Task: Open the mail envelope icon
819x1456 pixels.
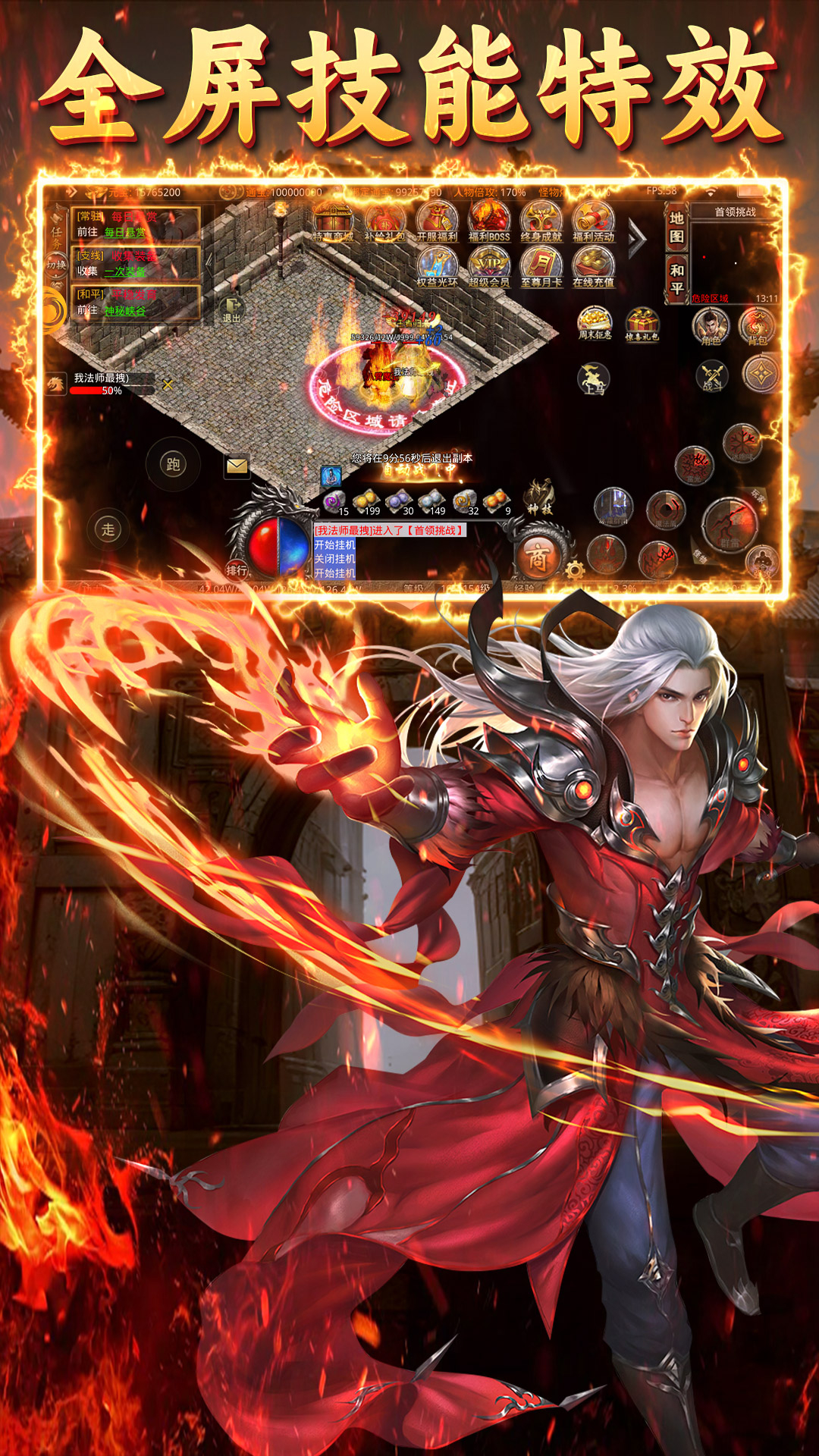Action: tap(237, 466)
